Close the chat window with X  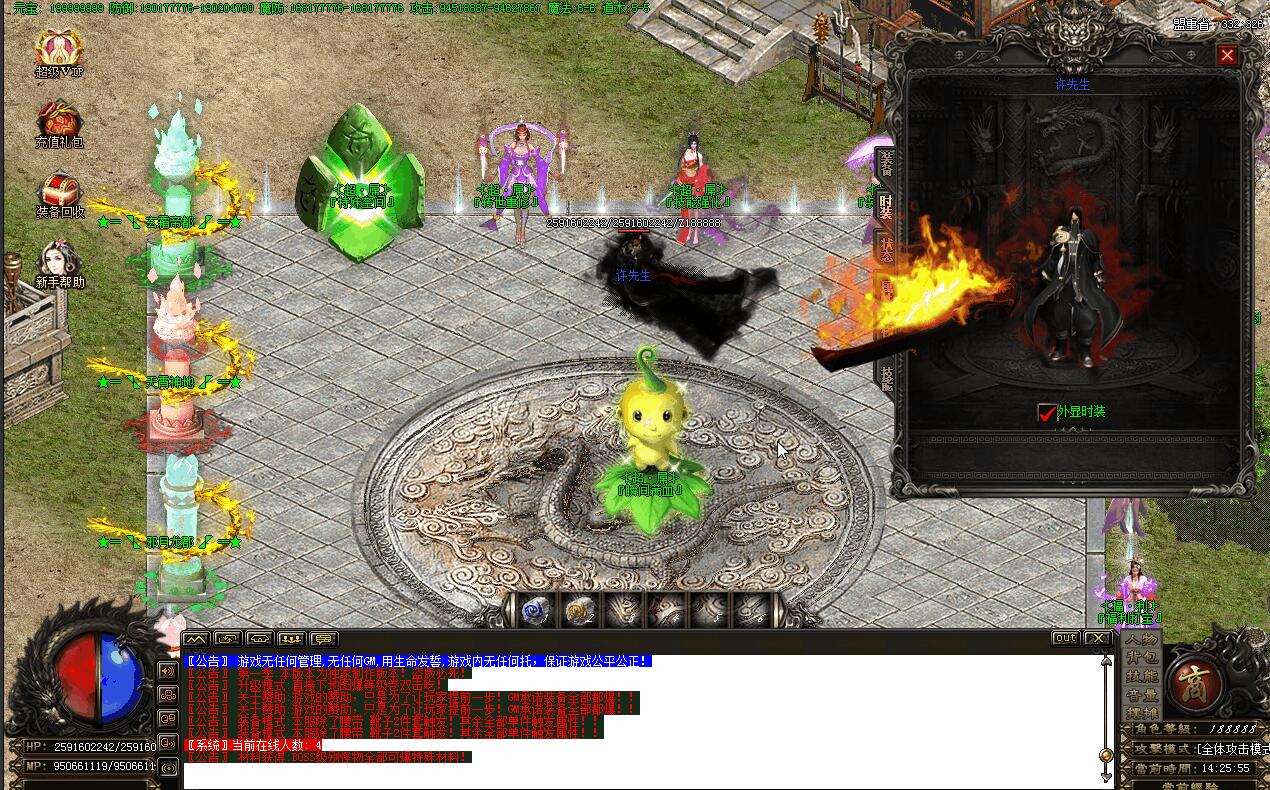tap(1097, 638)
